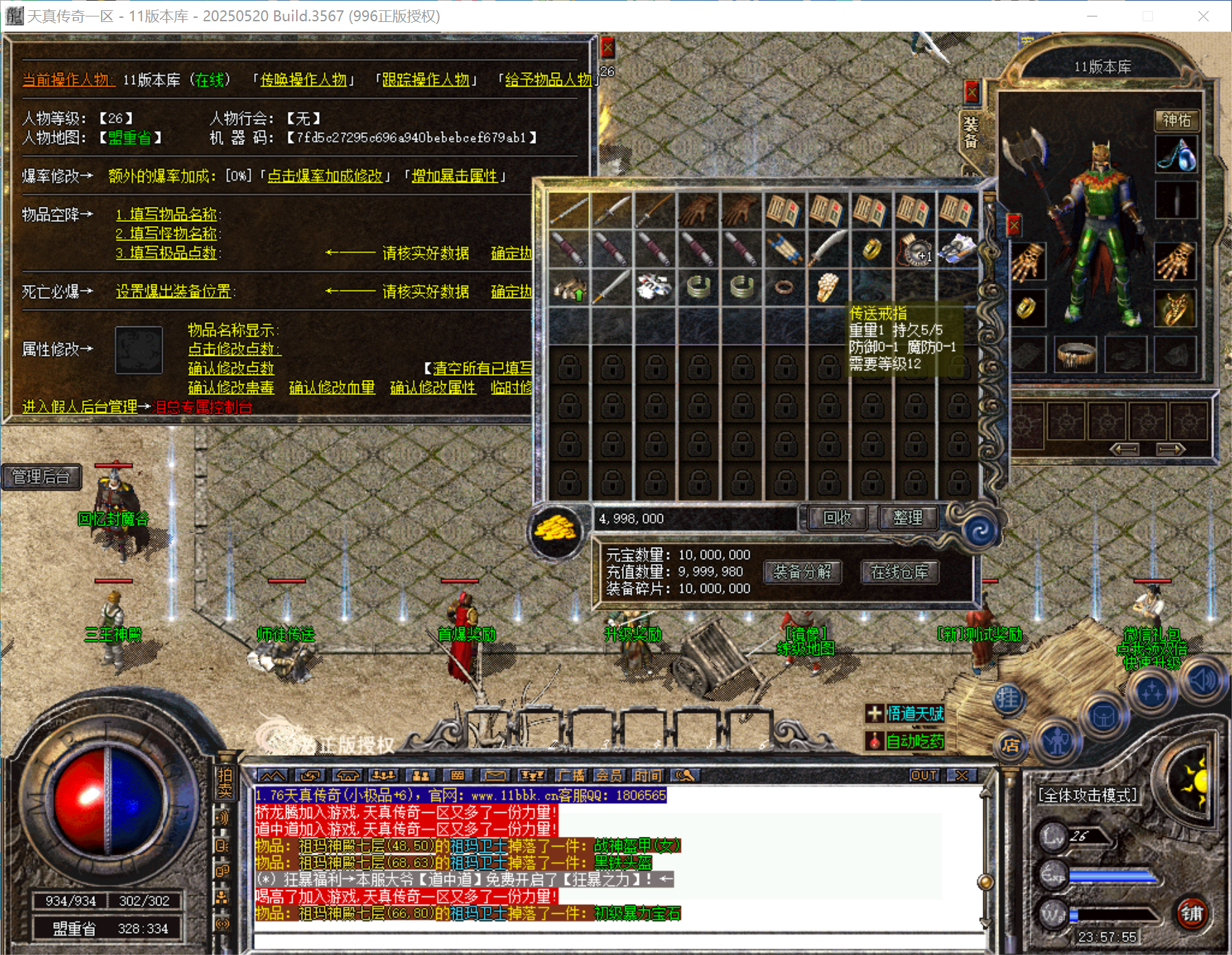Click the OUT button on chat bar

pyautogui.click(x=924, y=776)
